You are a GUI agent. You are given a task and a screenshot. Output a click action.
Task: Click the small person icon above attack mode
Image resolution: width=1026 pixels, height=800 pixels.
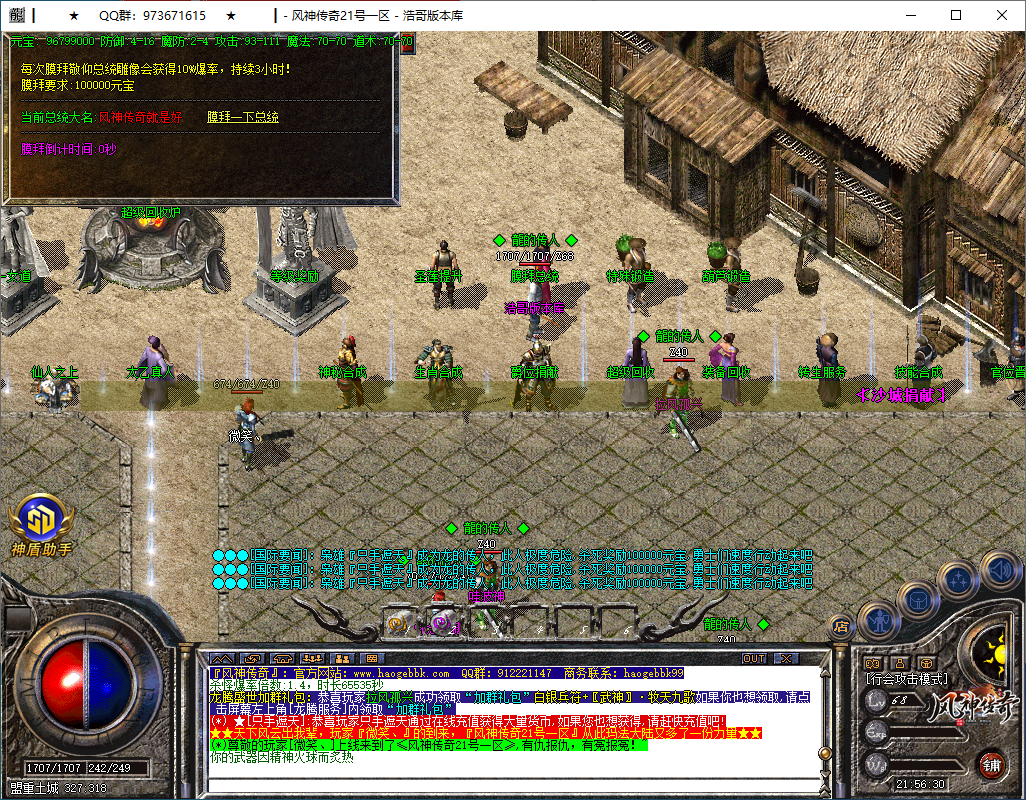[x=898, y=663]
